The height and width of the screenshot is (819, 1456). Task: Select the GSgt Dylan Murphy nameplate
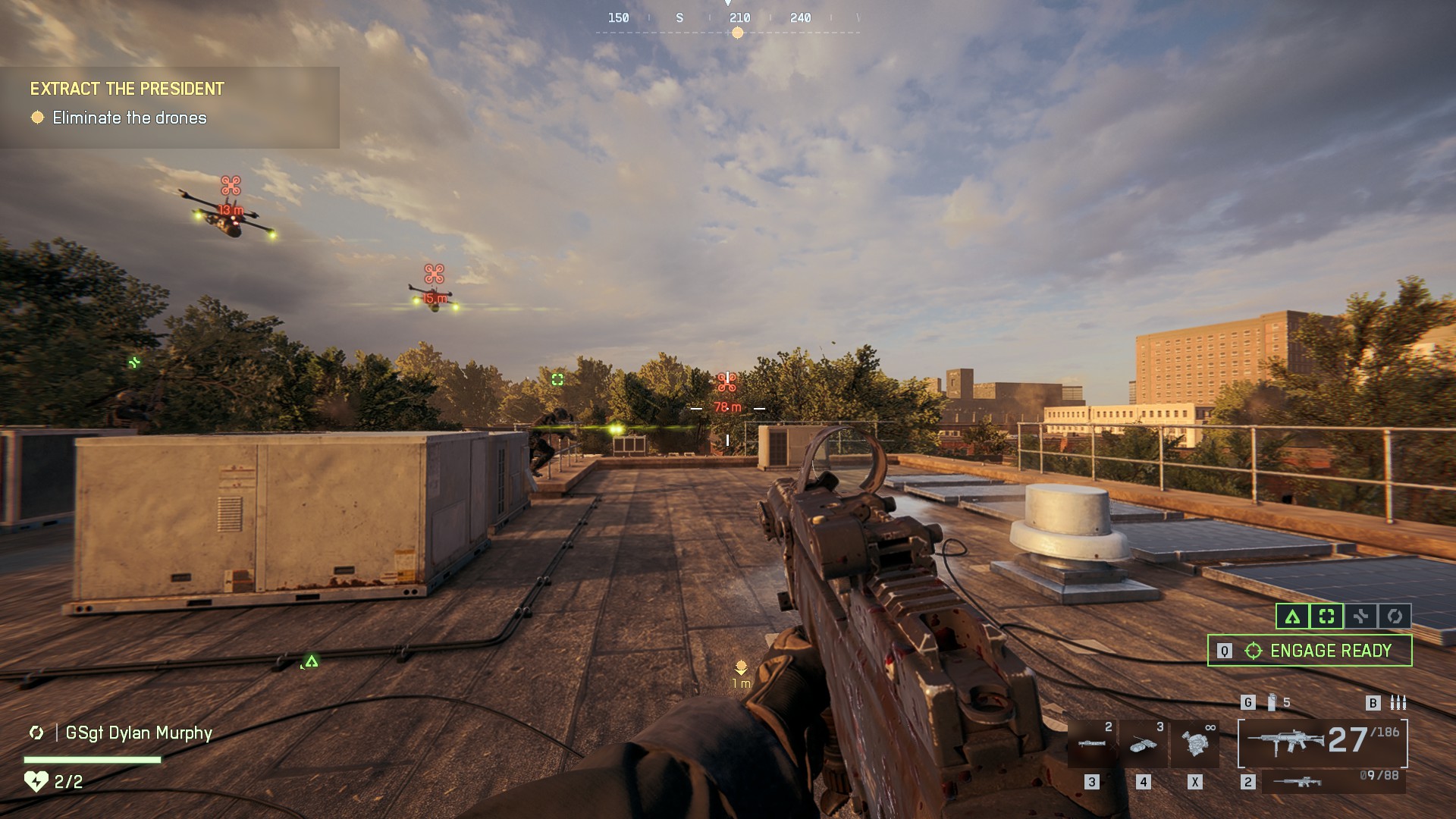click(138, 733)
